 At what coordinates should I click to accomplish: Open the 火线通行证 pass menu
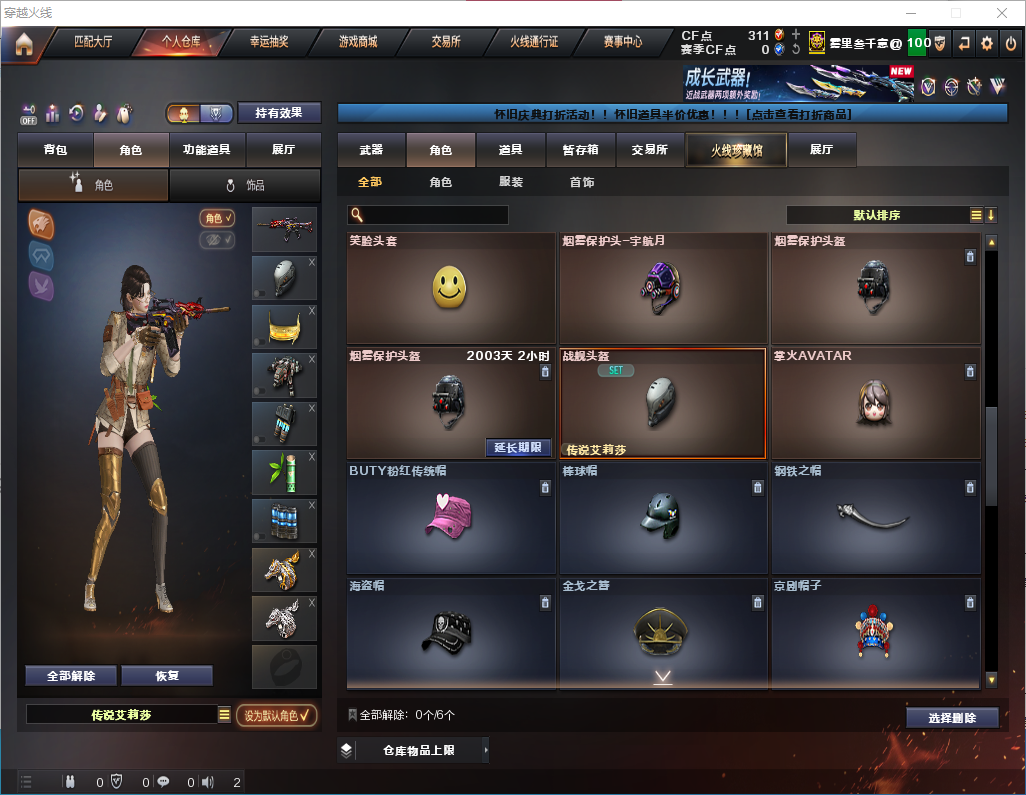point(534,42)
